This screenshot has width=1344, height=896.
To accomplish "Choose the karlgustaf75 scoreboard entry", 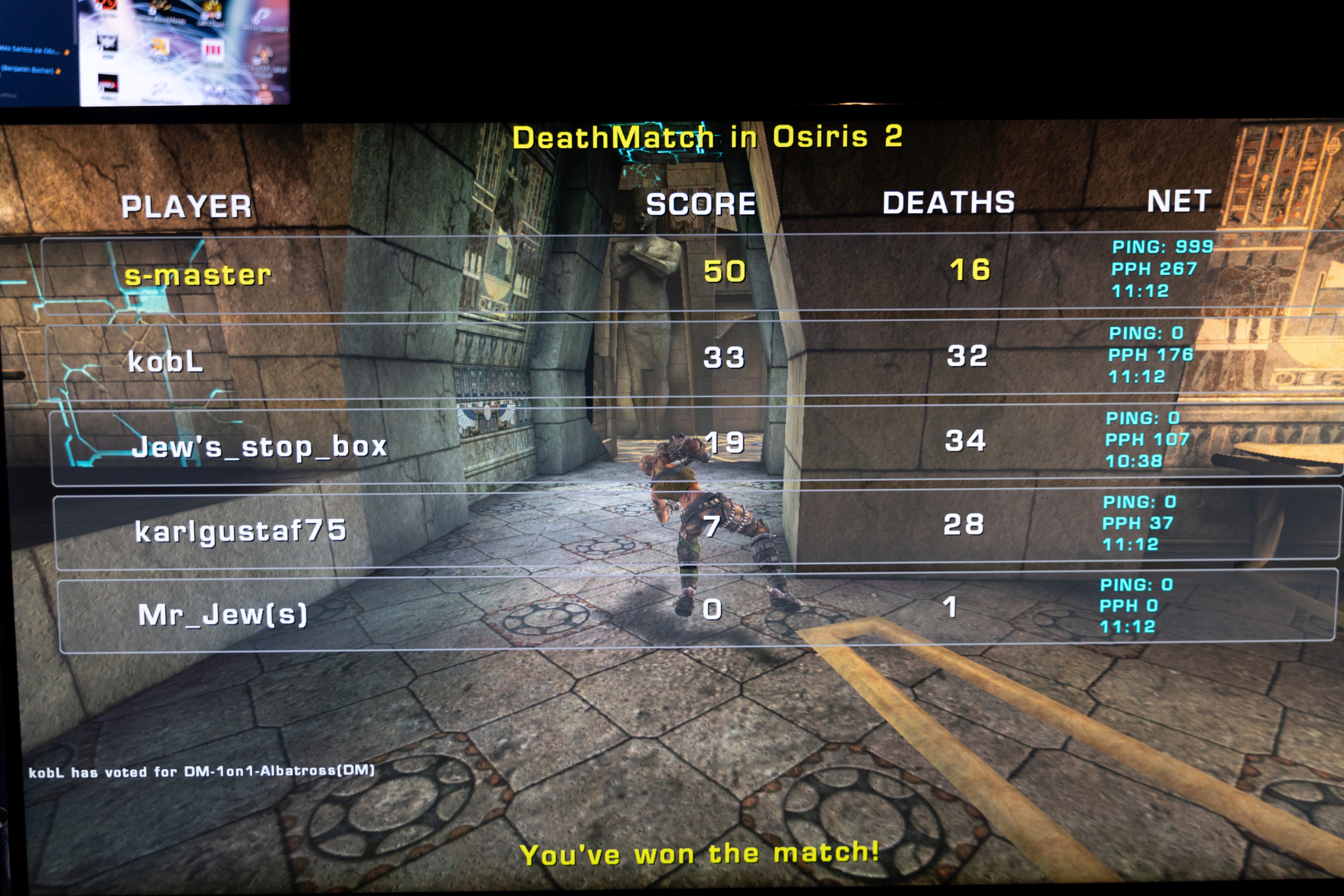I will 240,531.
